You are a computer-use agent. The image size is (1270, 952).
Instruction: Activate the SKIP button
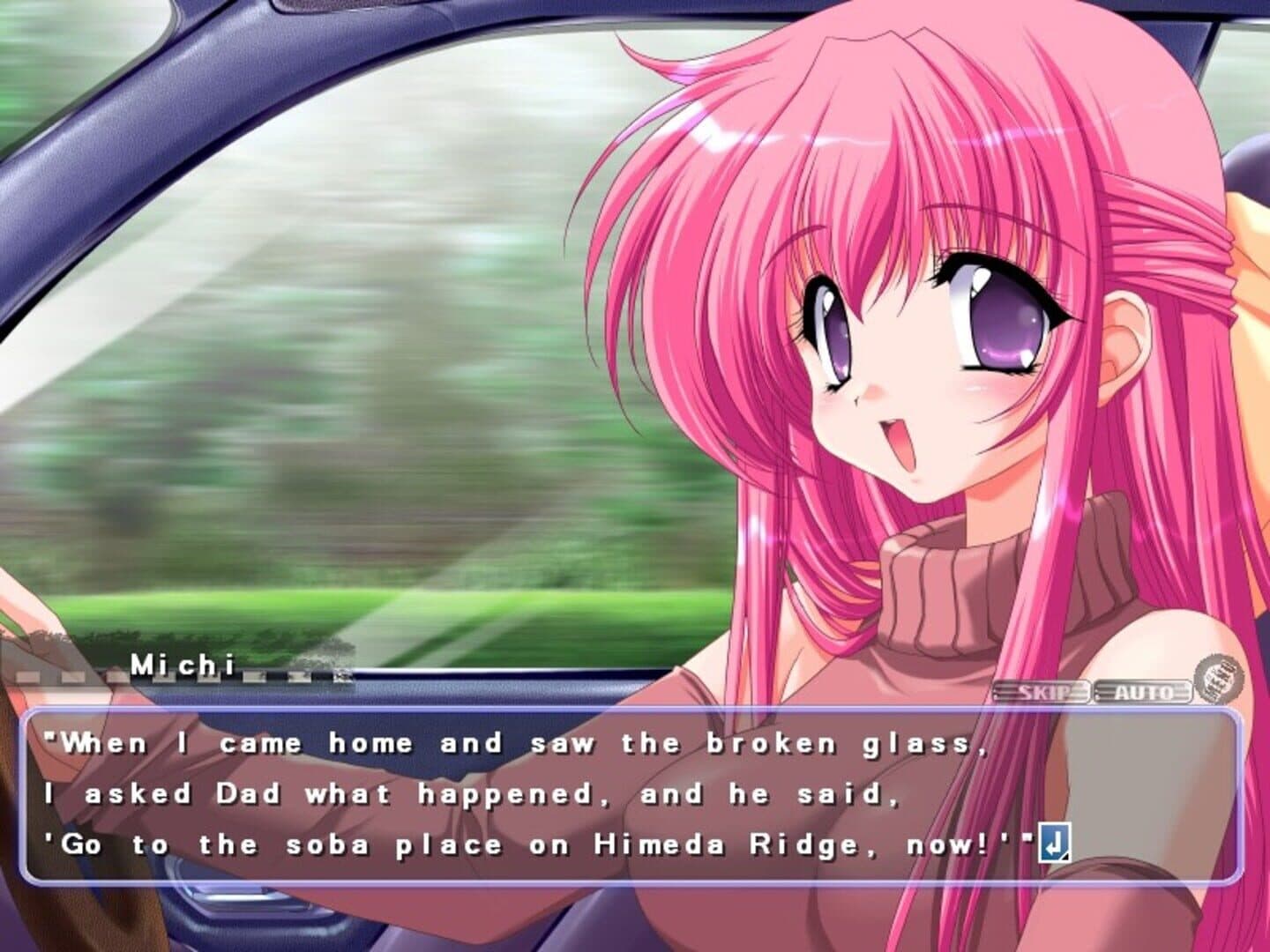(1042, 691)
